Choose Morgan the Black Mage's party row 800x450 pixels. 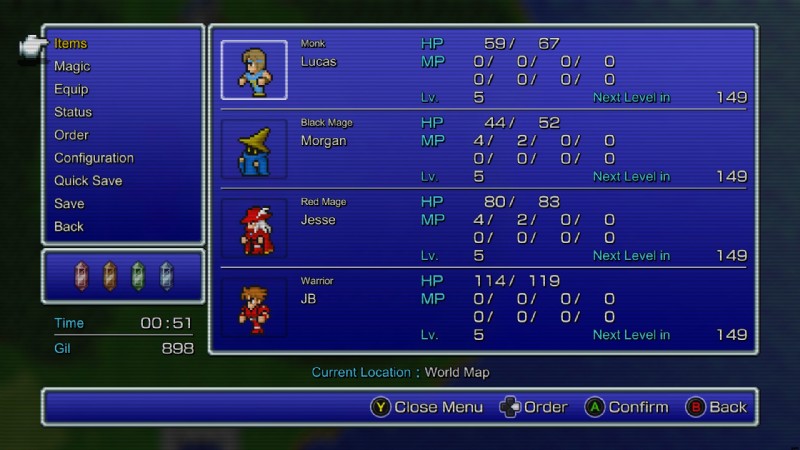483,149
